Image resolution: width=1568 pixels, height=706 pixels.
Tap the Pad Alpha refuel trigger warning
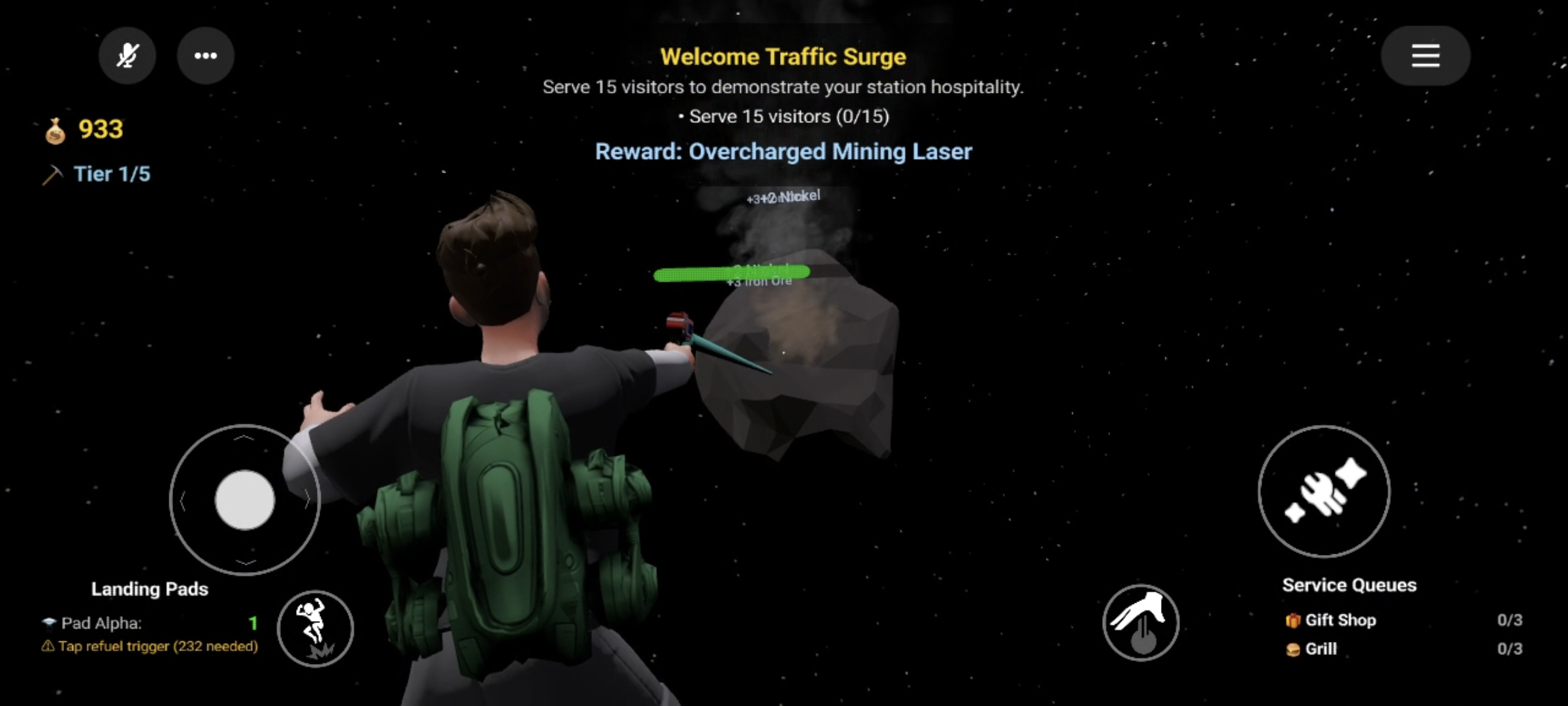[x=151, y=647]
